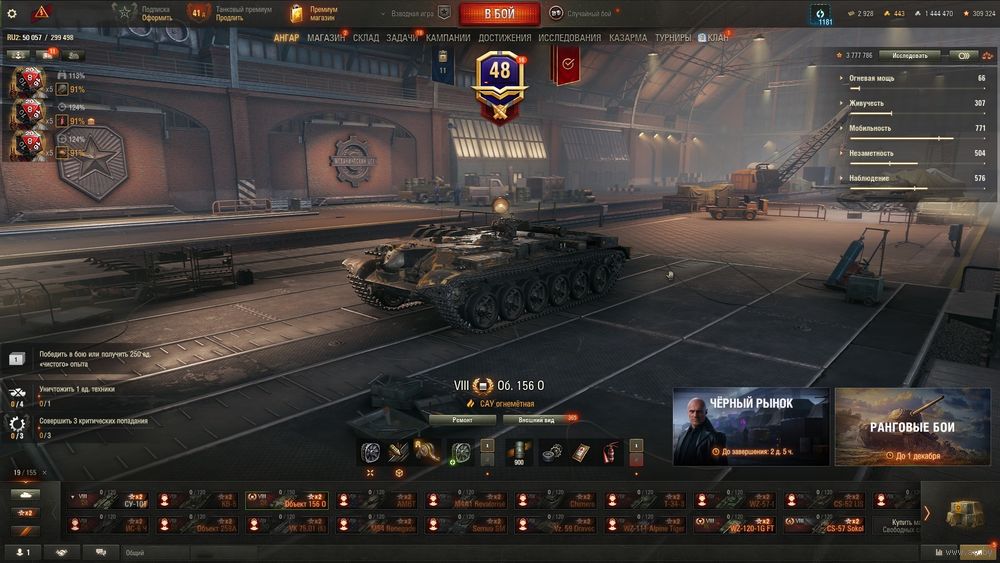Switch to the КАЗАРМА barracks tab
Screen dimensions: 1000x563
pyautogui.click(x=628, y=38)
